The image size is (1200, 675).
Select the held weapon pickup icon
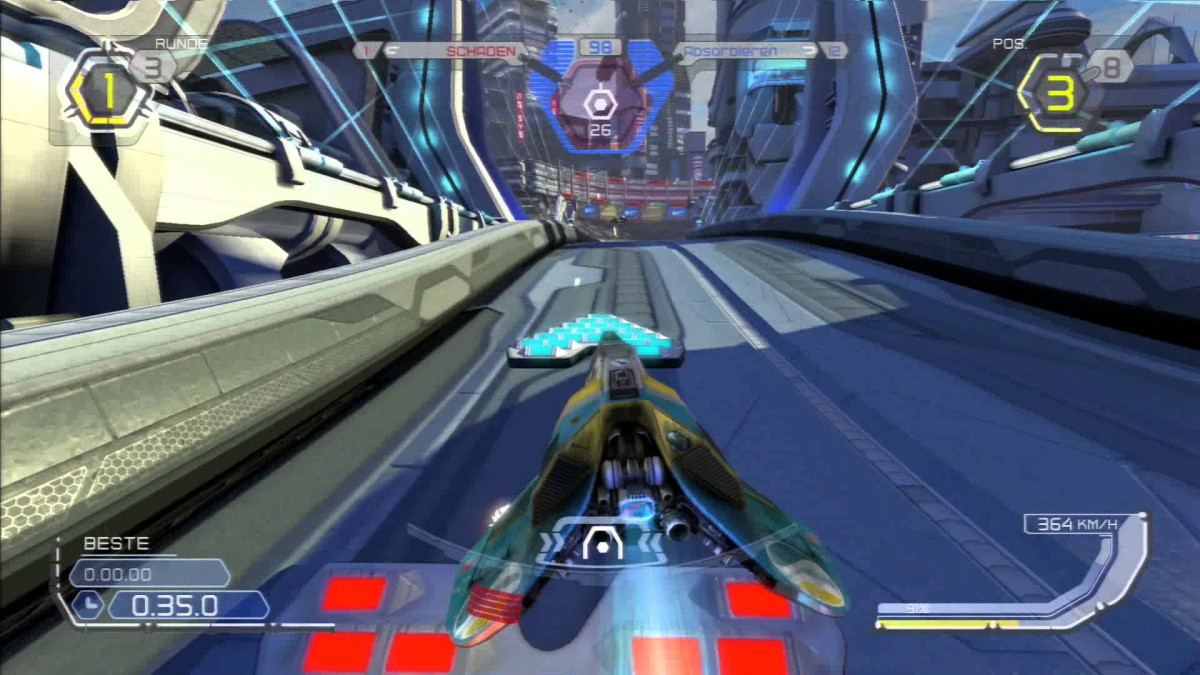pyautogui.click(x=600, y=104)
